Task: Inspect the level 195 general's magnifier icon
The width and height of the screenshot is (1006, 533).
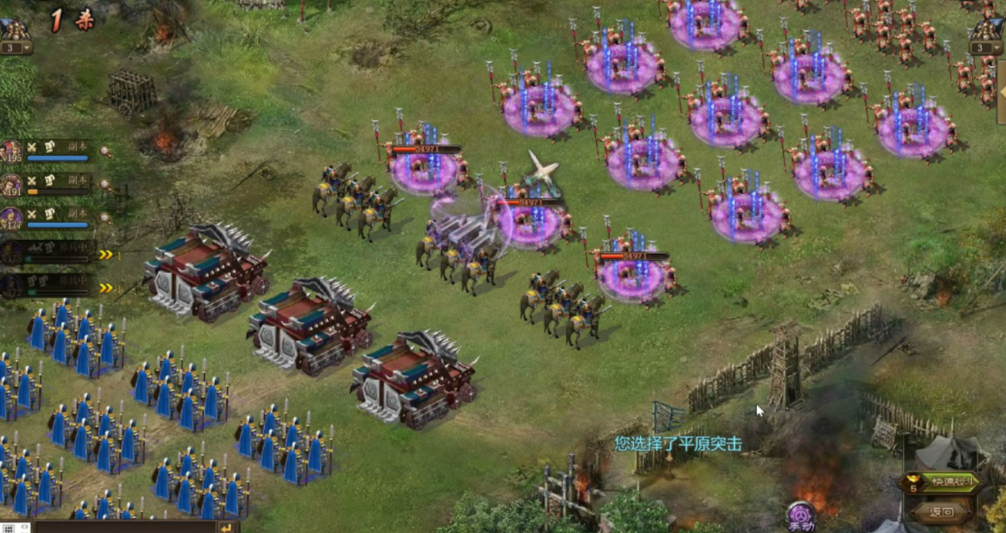Action: pyautogui.click(x=104, y=151)
